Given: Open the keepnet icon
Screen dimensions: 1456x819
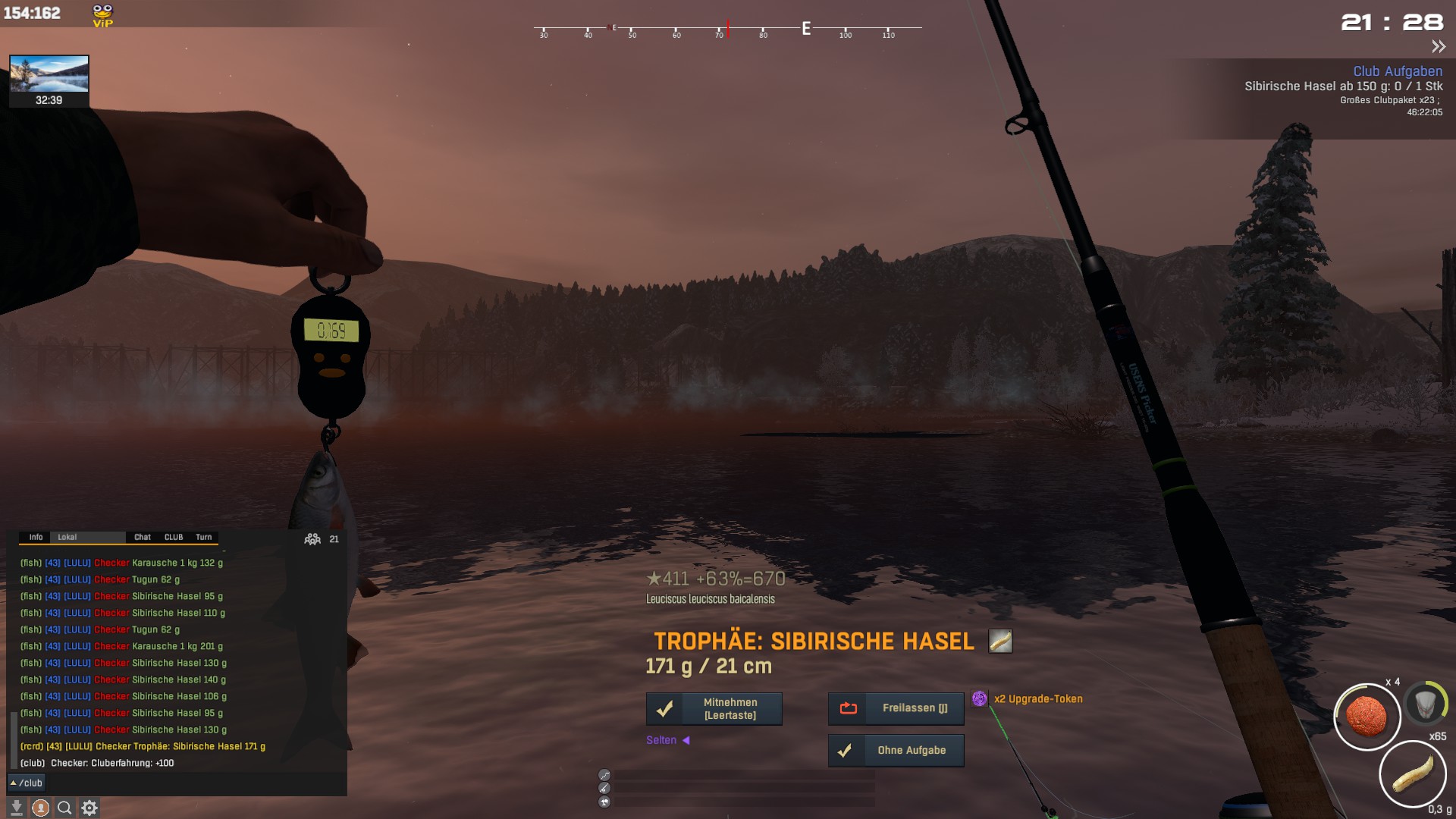Looking at the screenshot, I should click(x=1425, y=703).
